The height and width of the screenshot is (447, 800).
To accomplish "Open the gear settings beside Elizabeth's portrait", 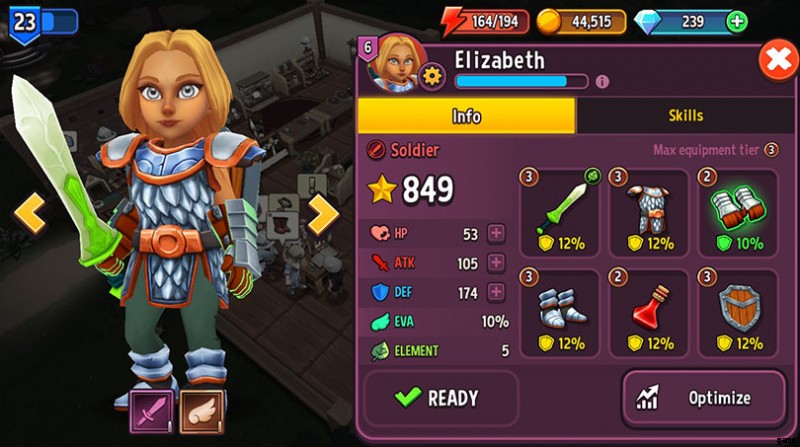I will pyautogui.click(x=433, y=76).
